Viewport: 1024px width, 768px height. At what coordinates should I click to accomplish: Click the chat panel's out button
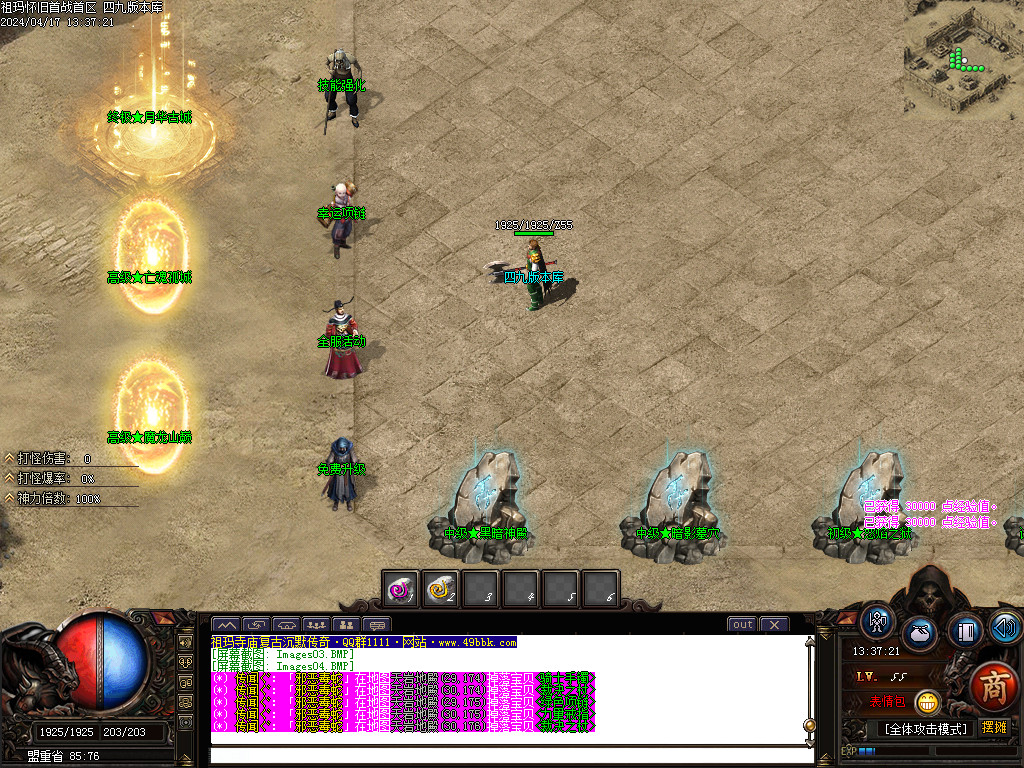pyautogui.click(x=742, y=625)
